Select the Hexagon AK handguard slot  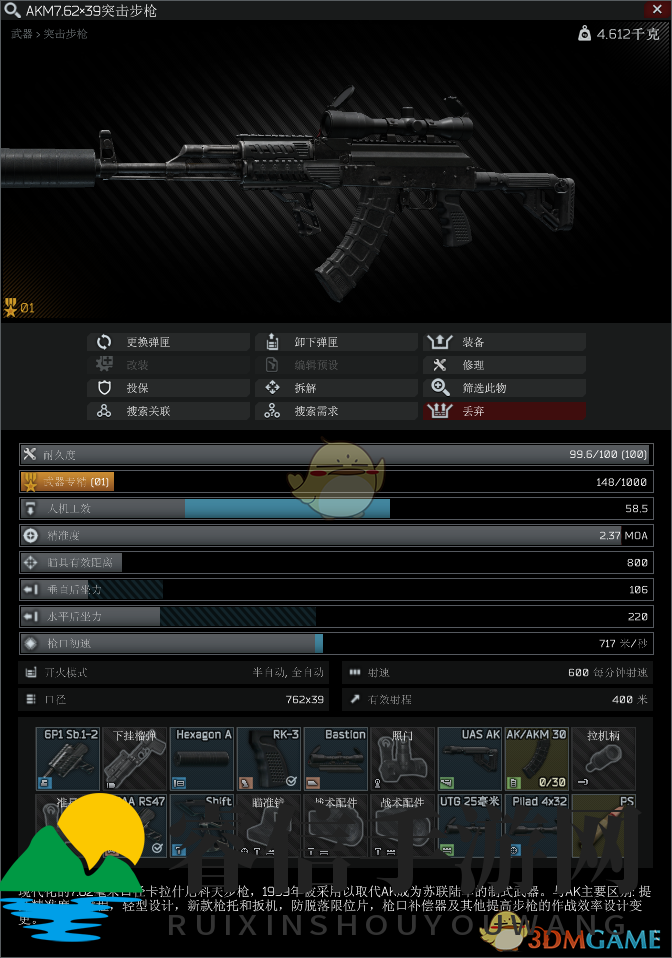(202, 758)
